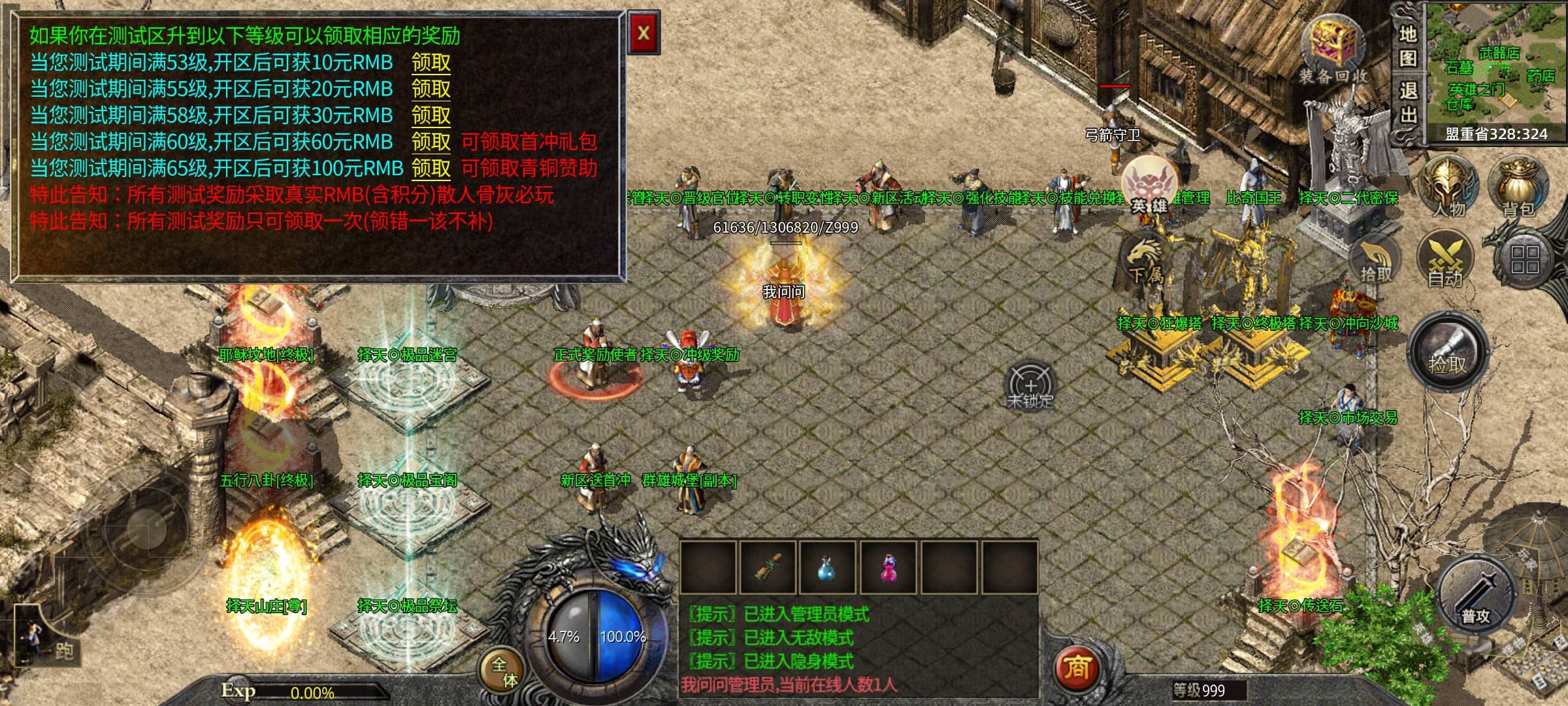Claim the level 65 100元RMB reward
The image size is (1568, 706).
(431, 169)
